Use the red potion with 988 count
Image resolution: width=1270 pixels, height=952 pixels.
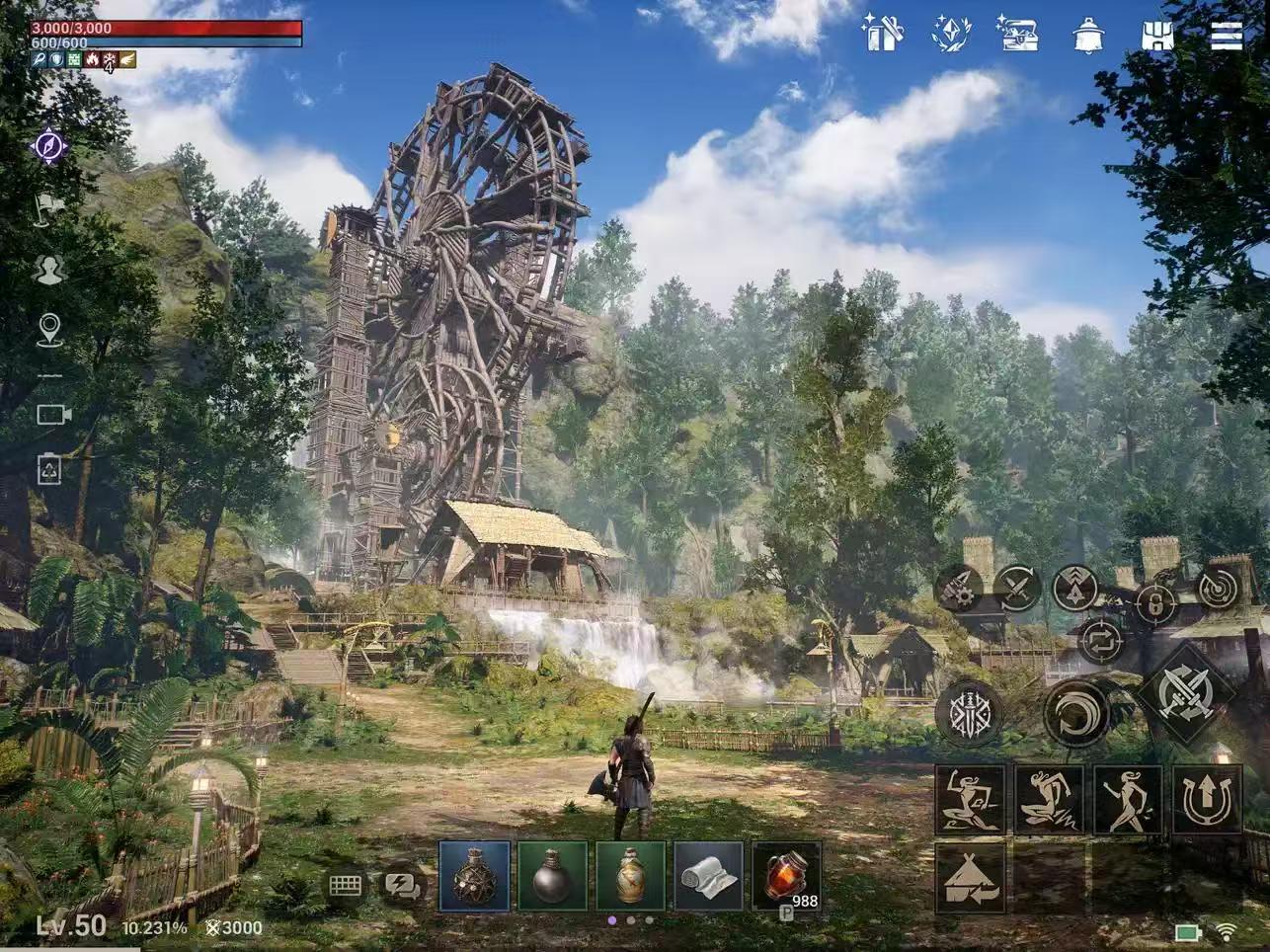787,876
